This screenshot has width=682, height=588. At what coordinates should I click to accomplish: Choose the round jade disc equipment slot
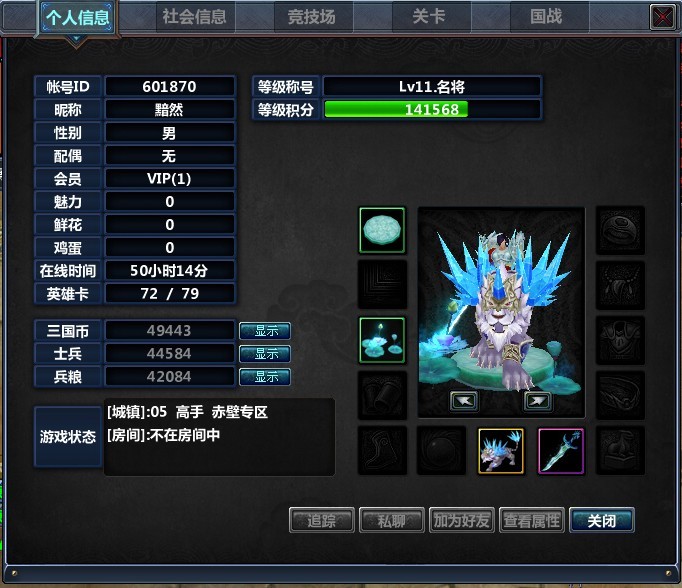pyautogui.click(x=382, y=231)
